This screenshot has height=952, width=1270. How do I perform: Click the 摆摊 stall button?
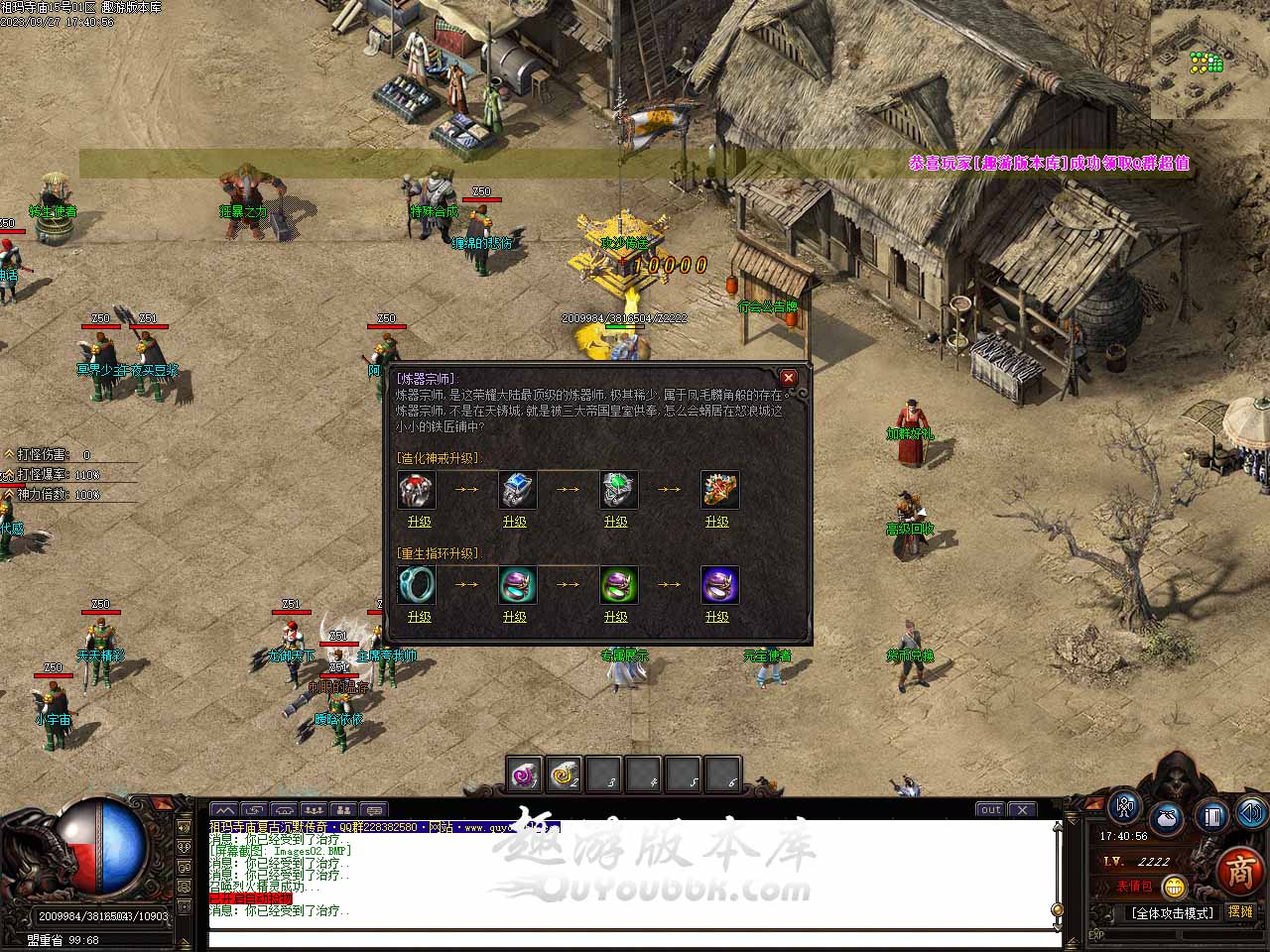[x=1240, y=911]
